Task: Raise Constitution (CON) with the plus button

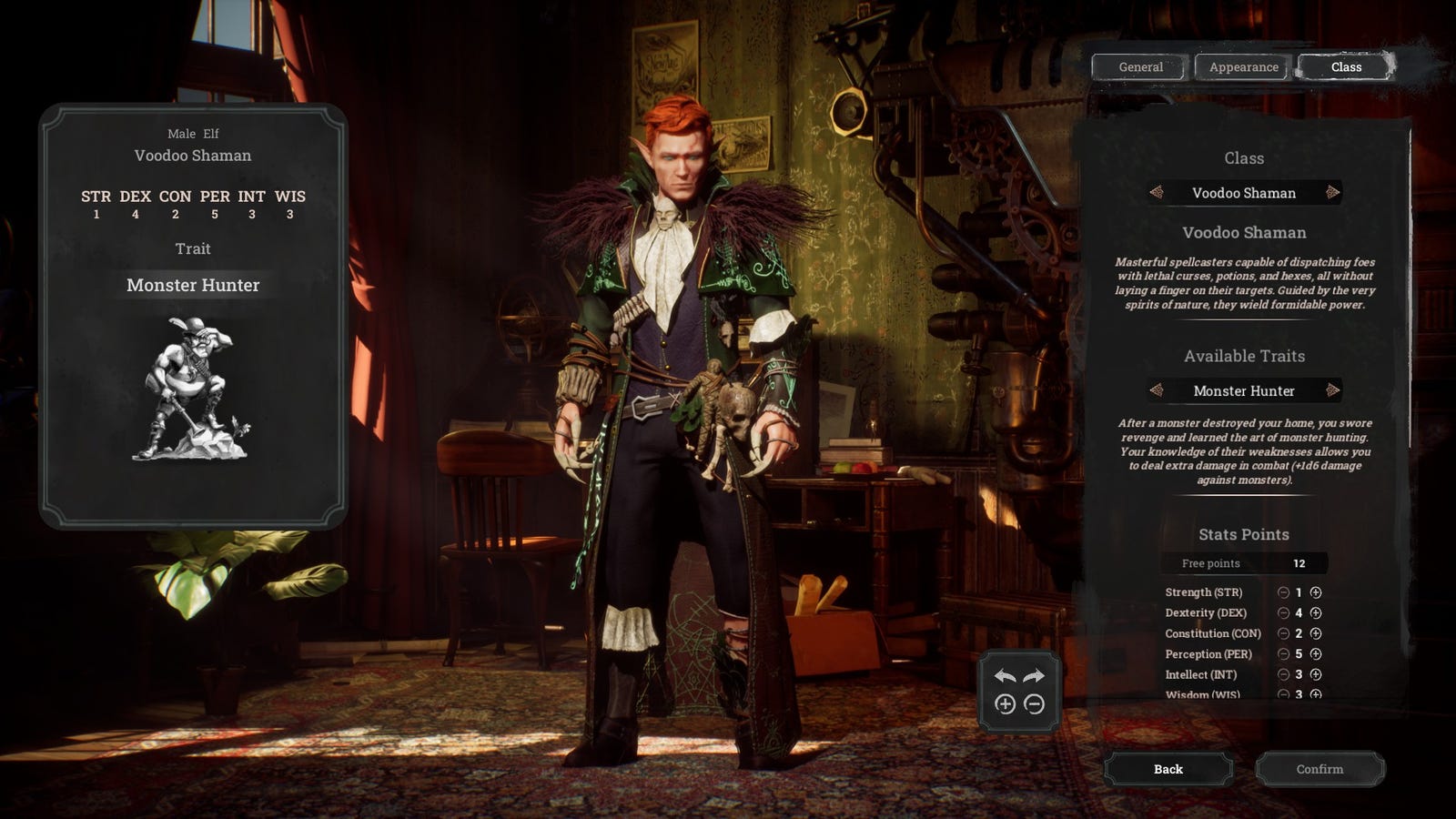Action: pos(1316,633)
